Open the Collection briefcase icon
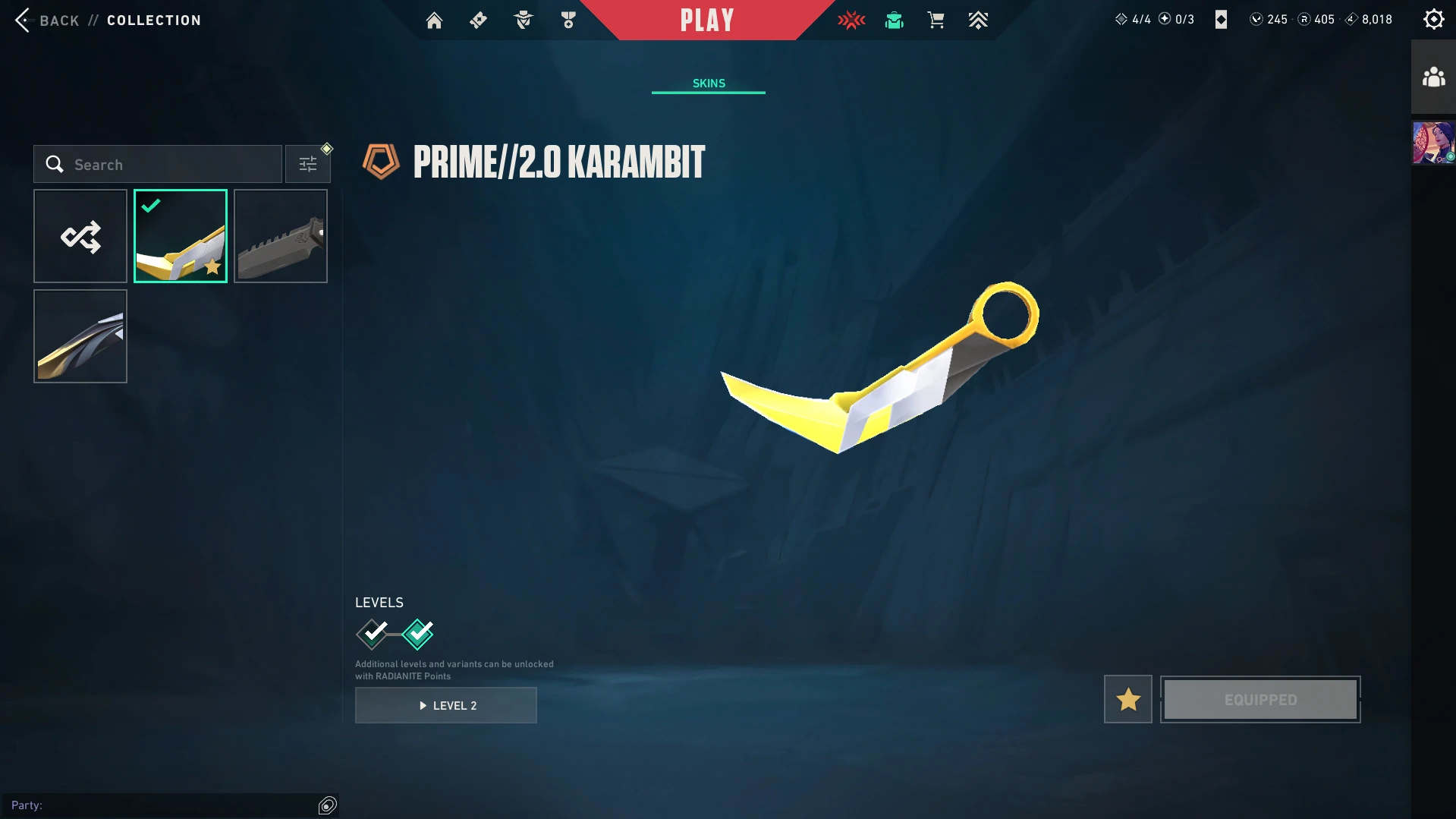Viewport: 1456px width, 819px height. (893, 20)
